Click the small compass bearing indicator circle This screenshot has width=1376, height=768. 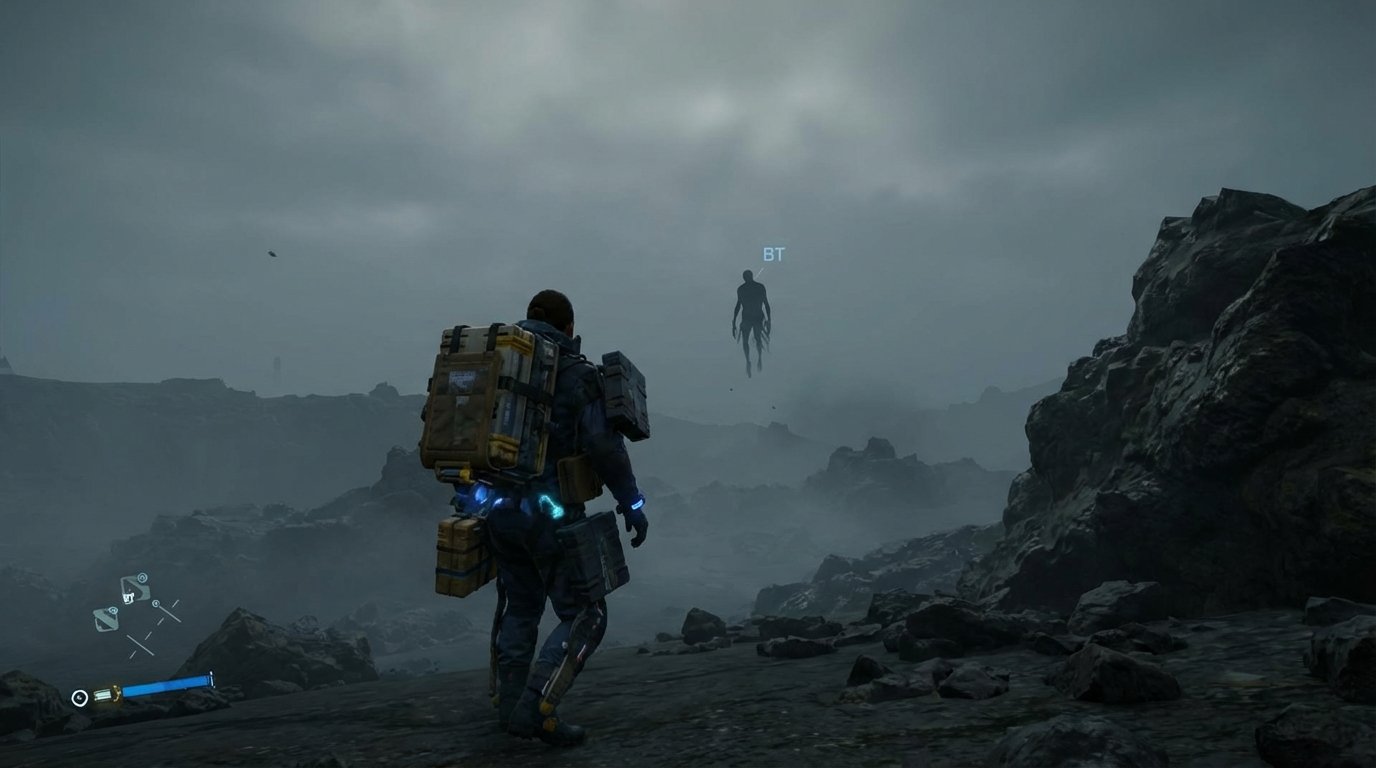pos(156,603)
